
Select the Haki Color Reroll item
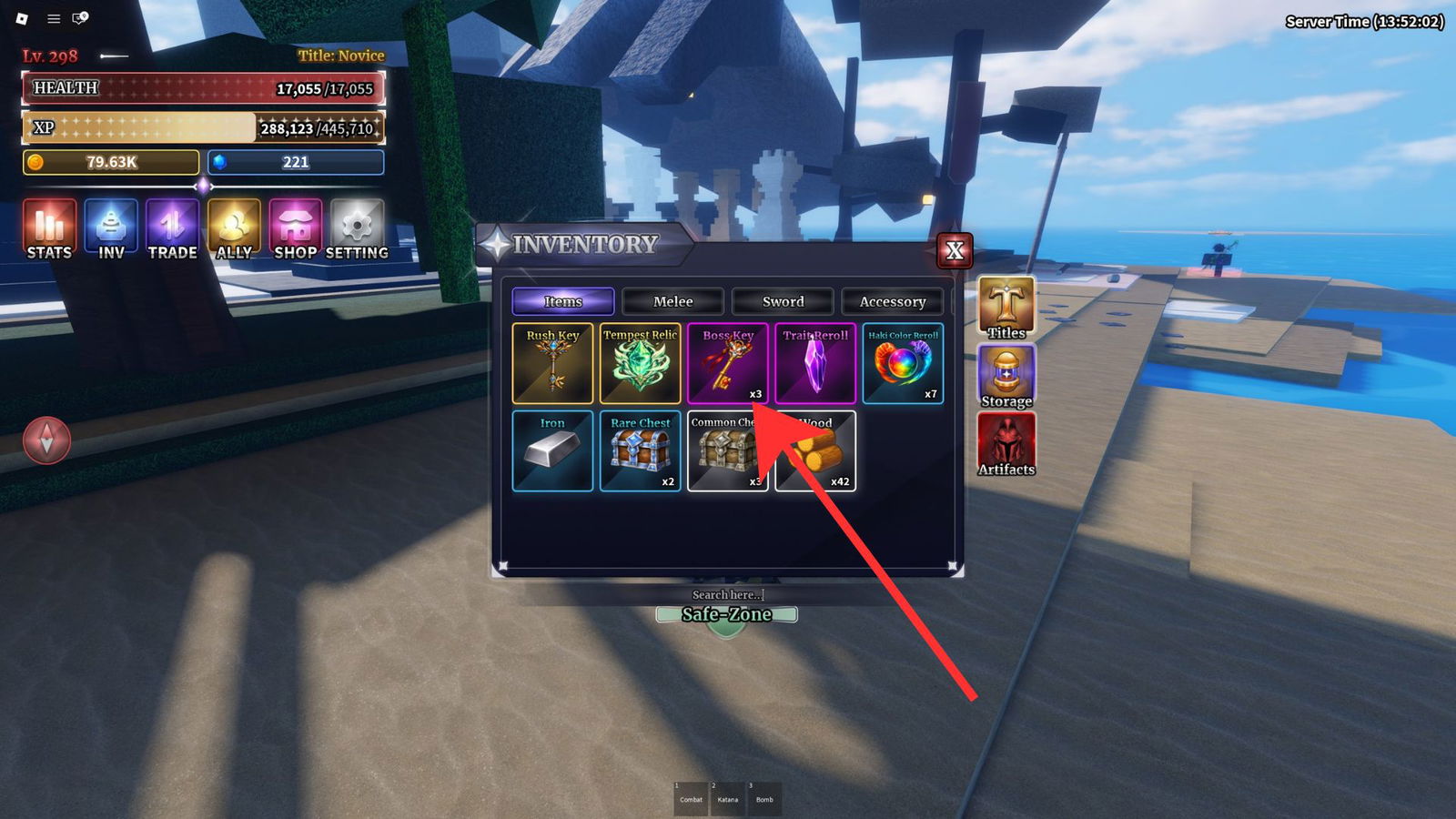coord(905,364)
